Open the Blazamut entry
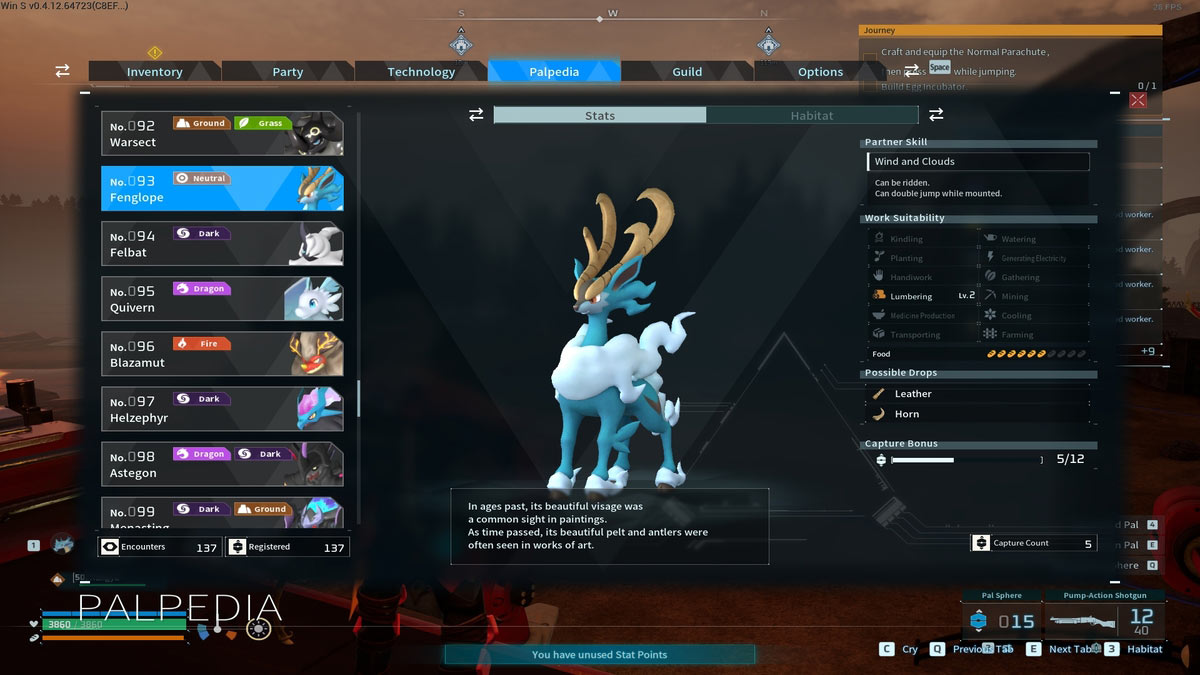Screen dimensions: 1200x675 (x=222, y=353)
